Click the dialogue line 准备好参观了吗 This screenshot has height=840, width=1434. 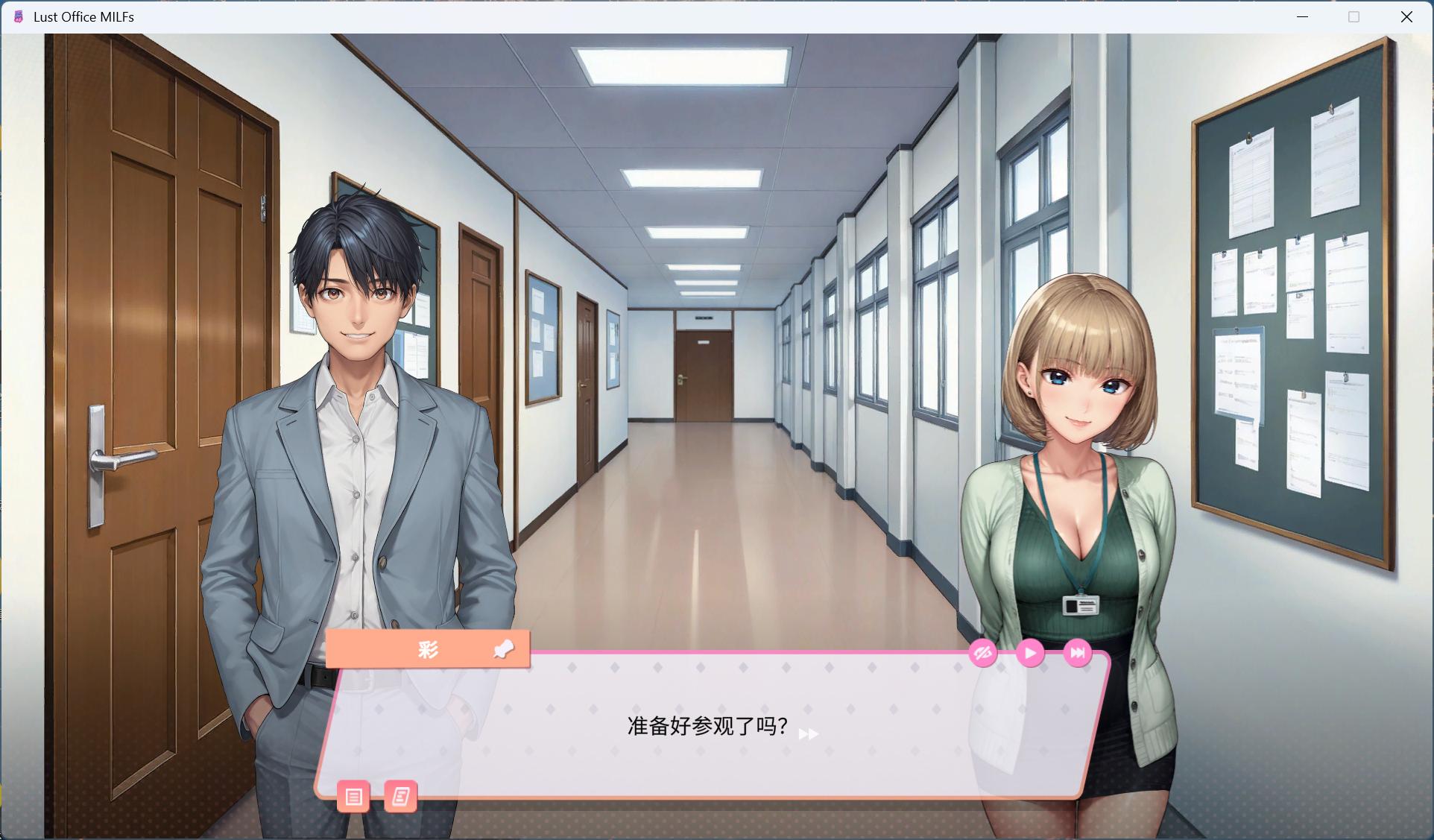pos(704,725)
